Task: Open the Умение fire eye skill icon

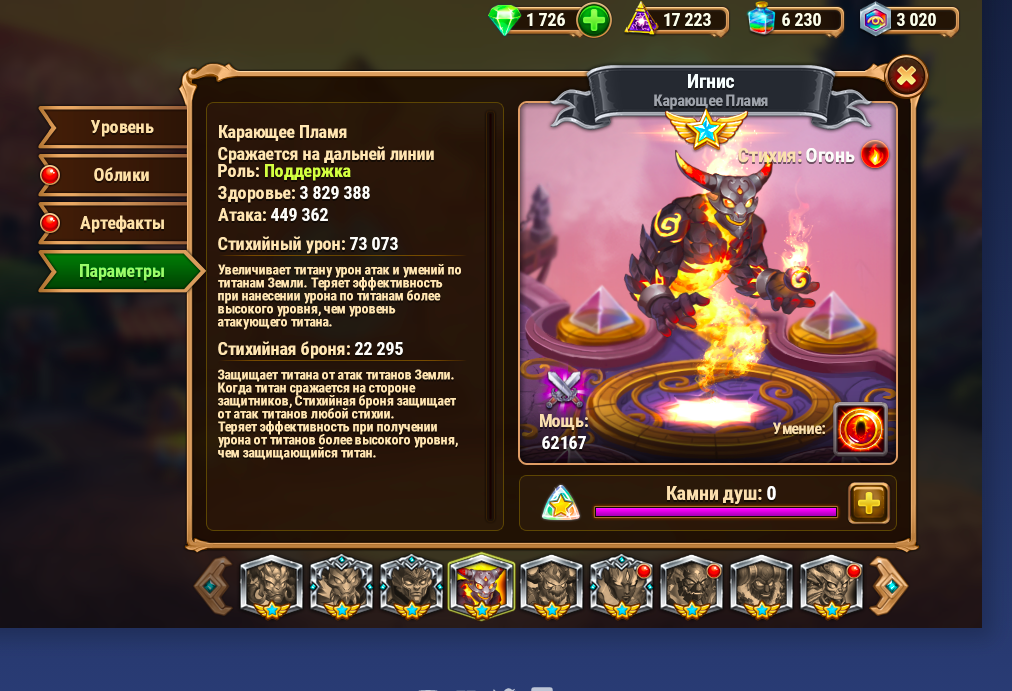Action: click(860, 428)
